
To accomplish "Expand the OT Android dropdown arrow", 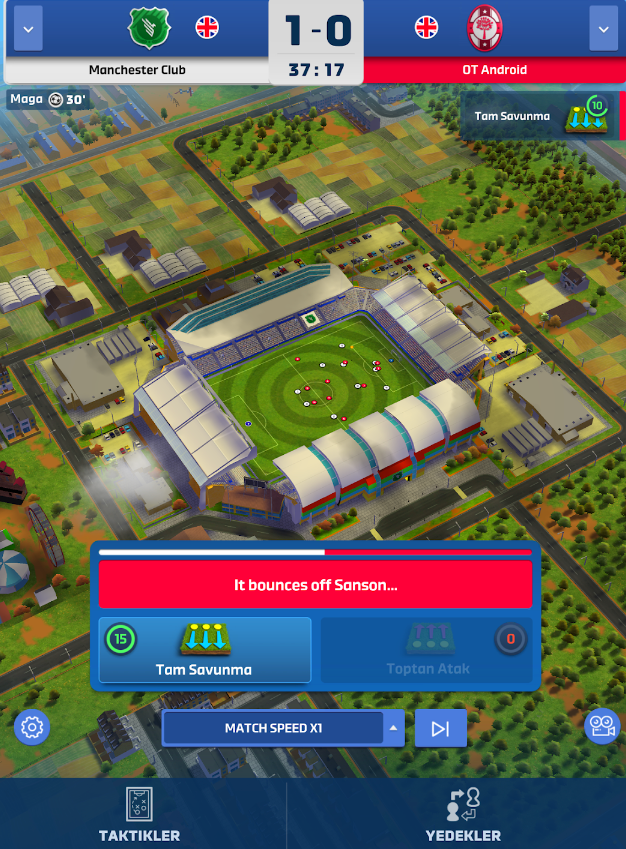I will [603, 30].
